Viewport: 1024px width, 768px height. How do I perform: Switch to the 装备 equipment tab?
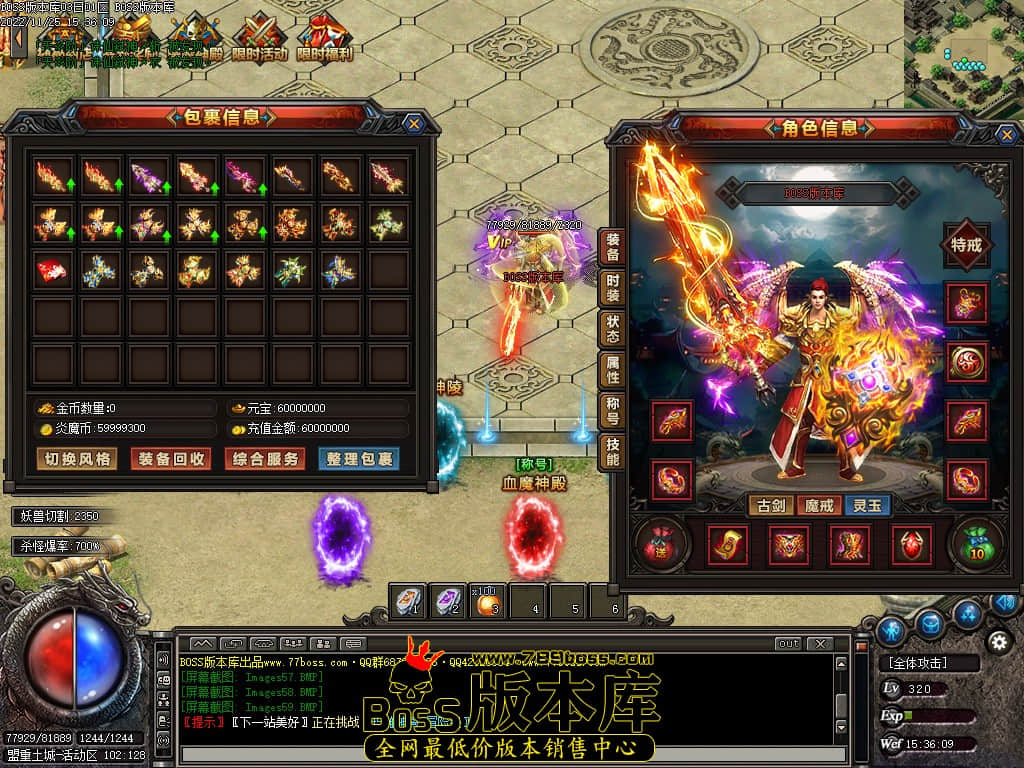[612, 248]
